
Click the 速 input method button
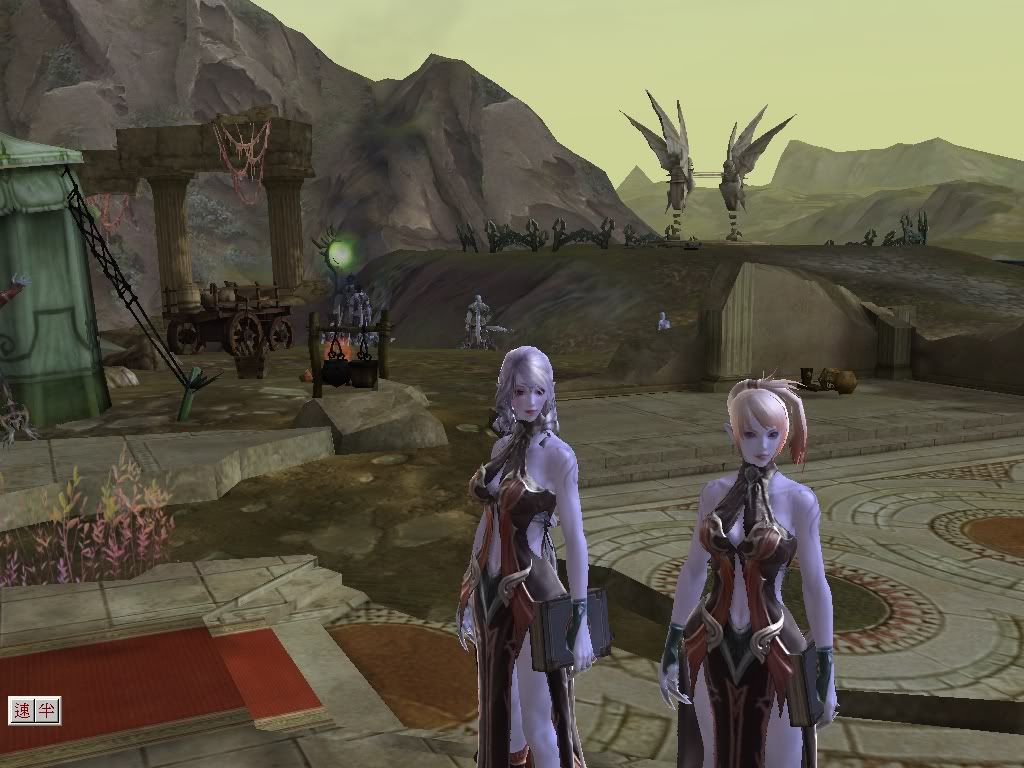click(22, 710)
